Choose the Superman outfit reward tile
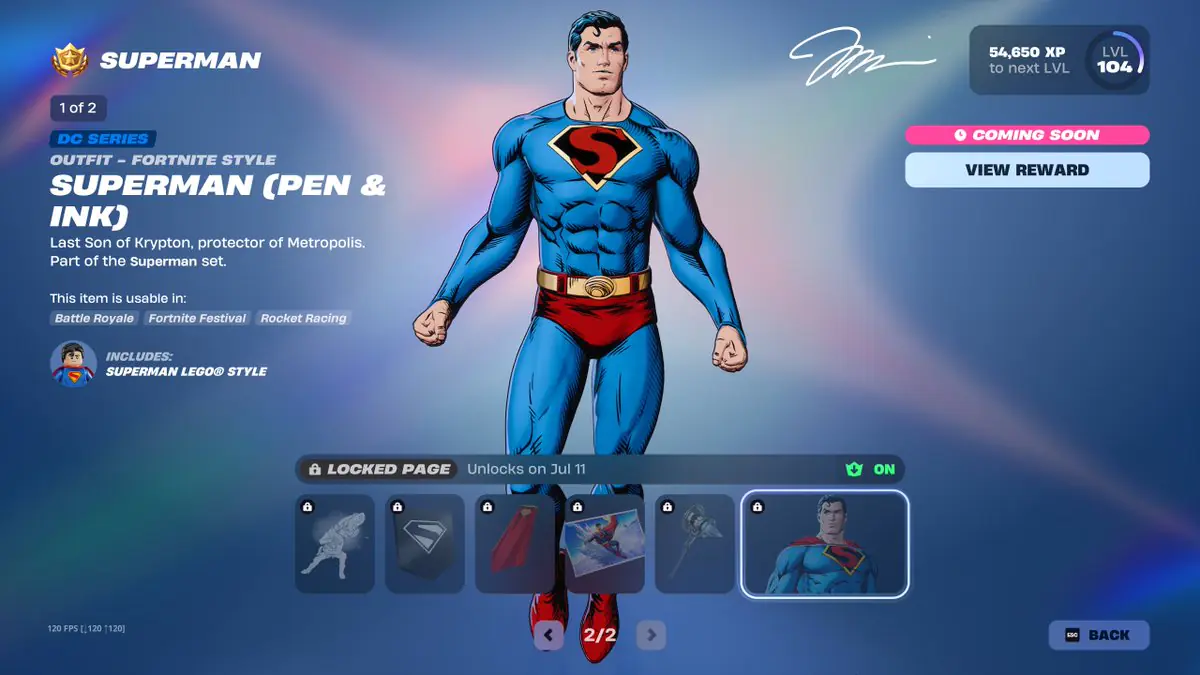1200x675 pixels. click(824, 544)
